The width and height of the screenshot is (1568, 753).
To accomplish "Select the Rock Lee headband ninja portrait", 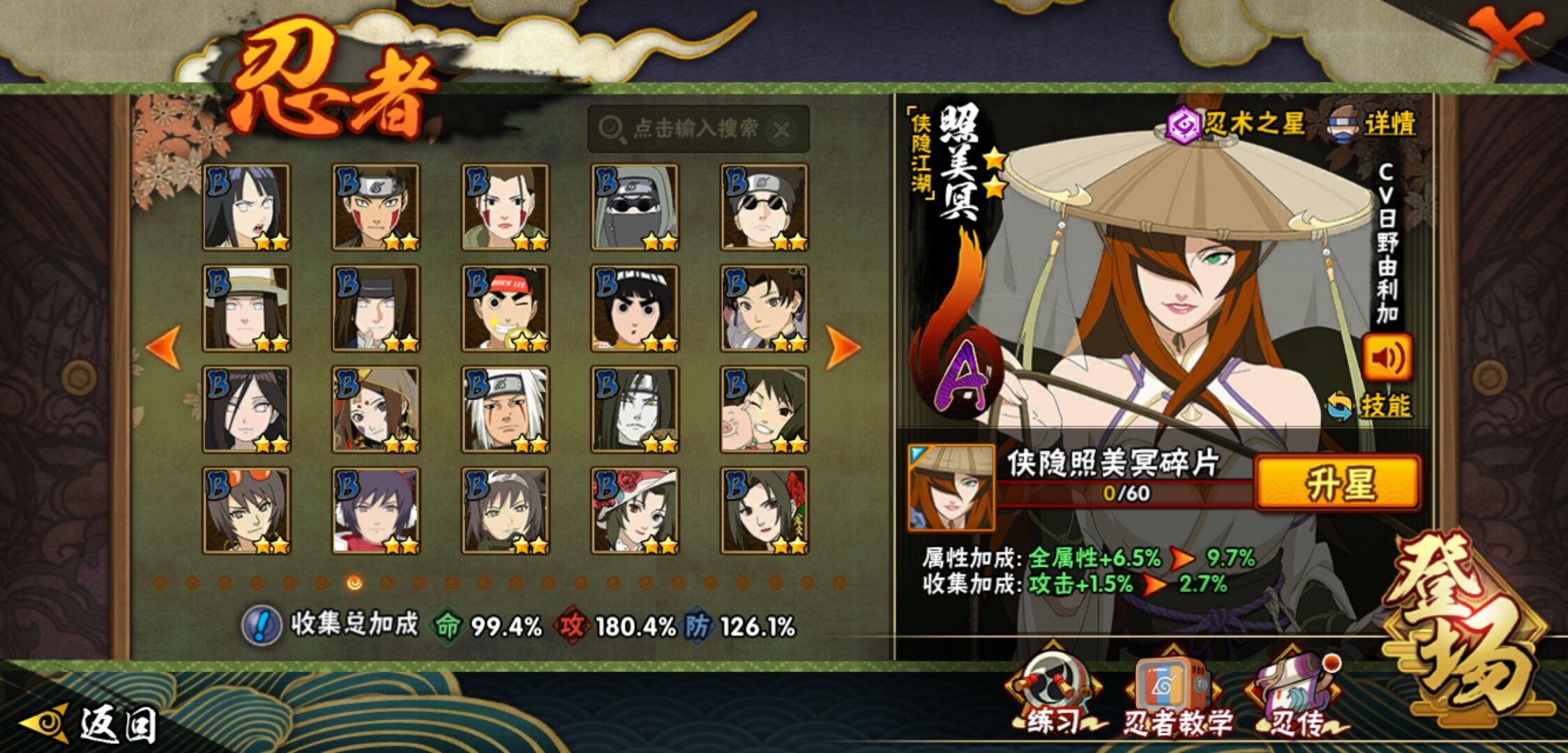I will point(505,308).
